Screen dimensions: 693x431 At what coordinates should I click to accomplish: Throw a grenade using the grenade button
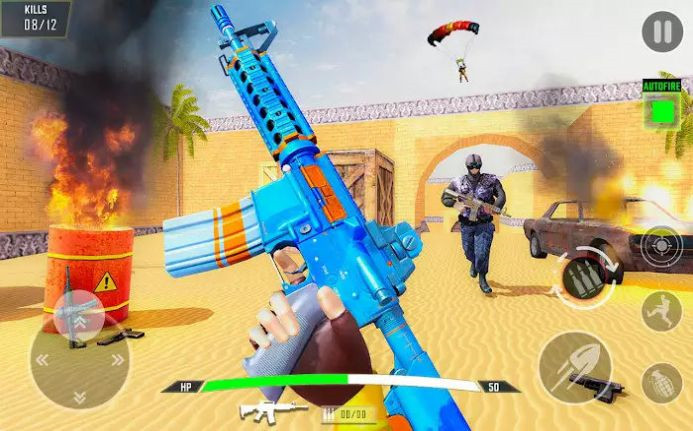[x=661, y=382]
